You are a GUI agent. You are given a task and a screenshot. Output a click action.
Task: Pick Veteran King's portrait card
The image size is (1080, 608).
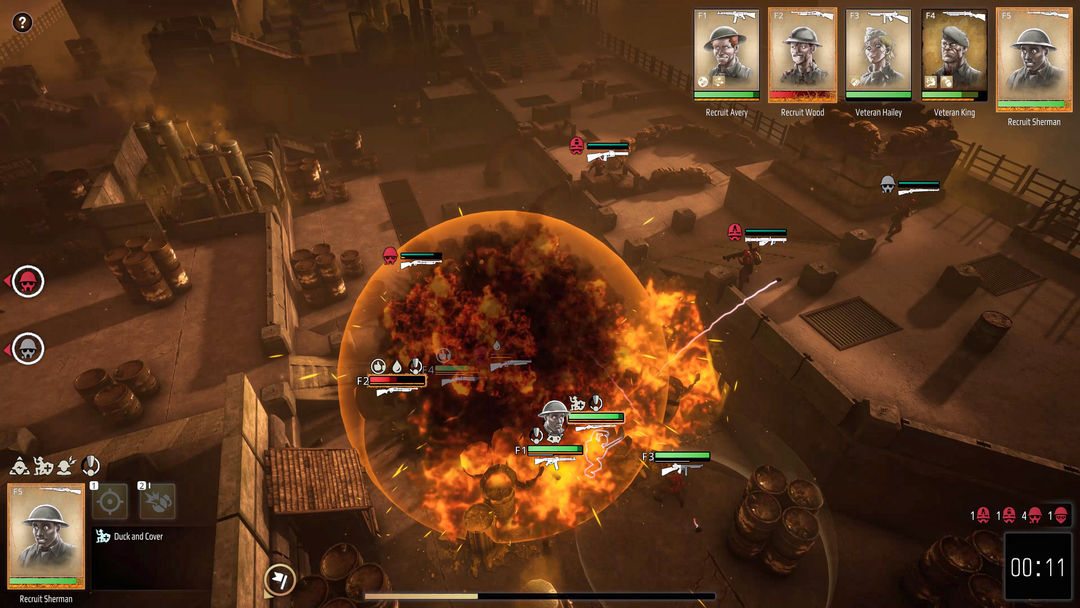[954, 54]
